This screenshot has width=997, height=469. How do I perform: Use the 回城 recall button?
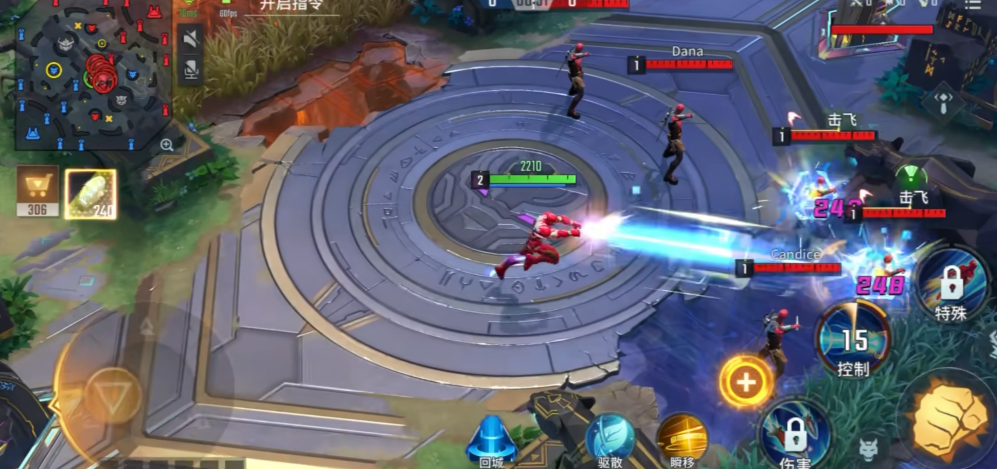coord(491,439)
